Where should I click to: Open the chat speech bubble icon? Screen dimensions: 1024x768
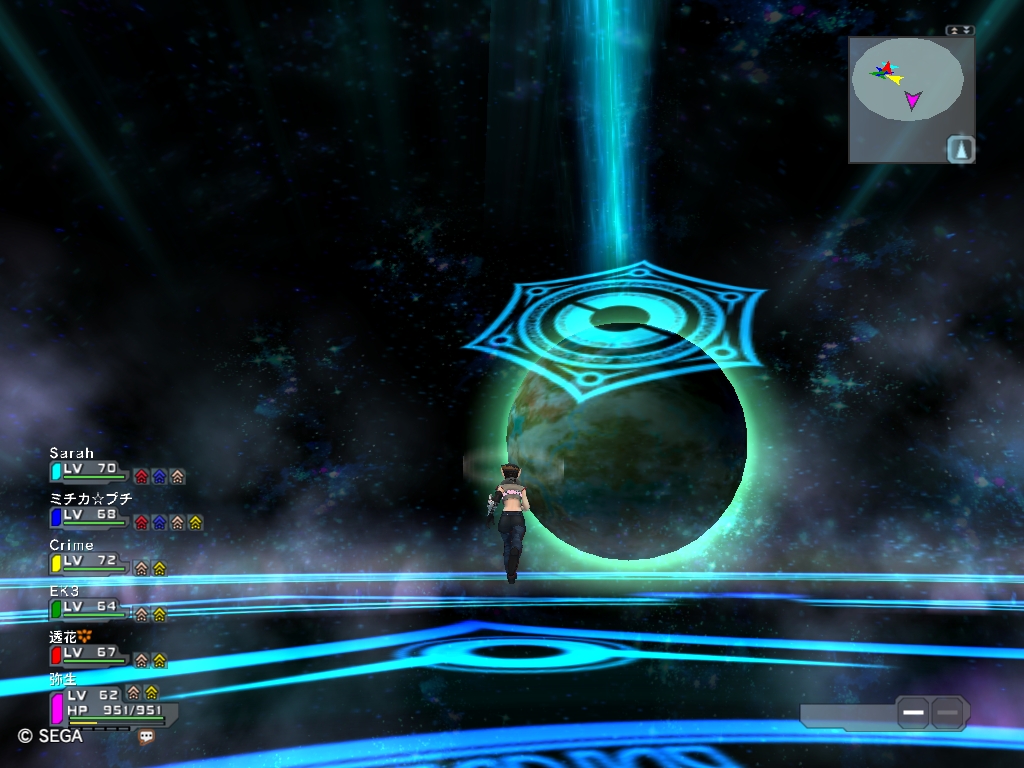tap(147, 736)
